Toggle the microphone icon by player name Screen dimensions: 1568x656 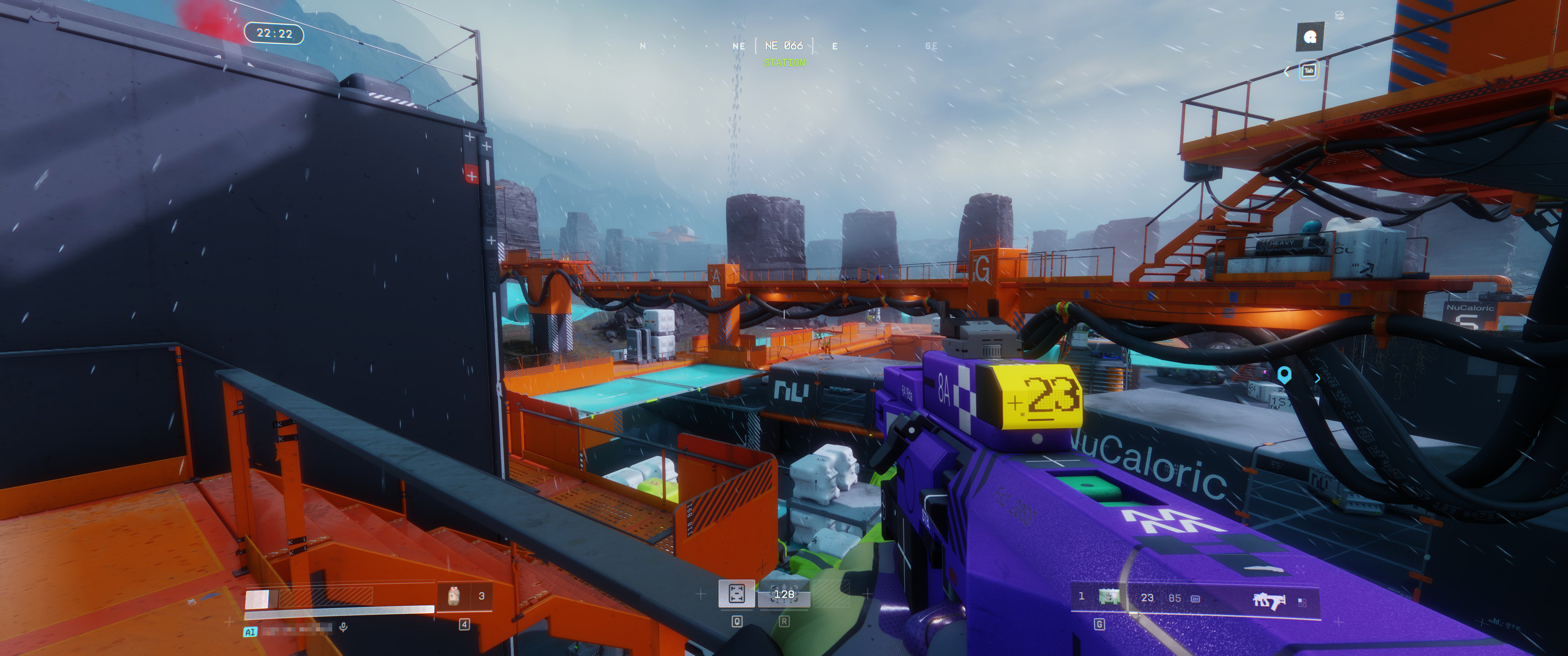click(343, 627)
